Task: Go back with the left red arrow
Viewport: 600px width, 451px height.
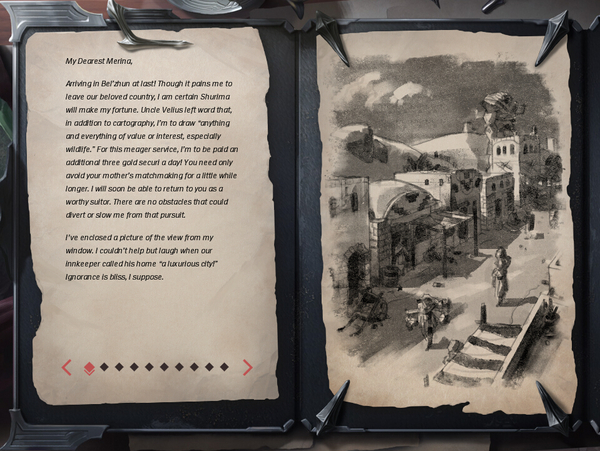Action: 67,367
